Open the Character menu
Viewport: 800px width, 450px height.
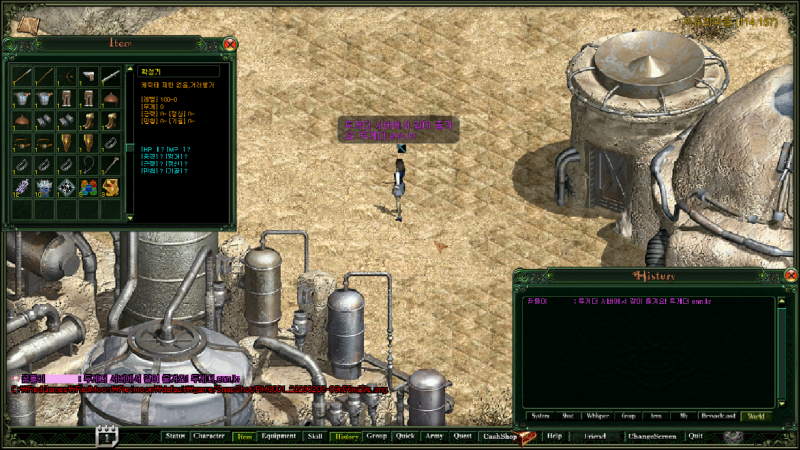[208, 437]
